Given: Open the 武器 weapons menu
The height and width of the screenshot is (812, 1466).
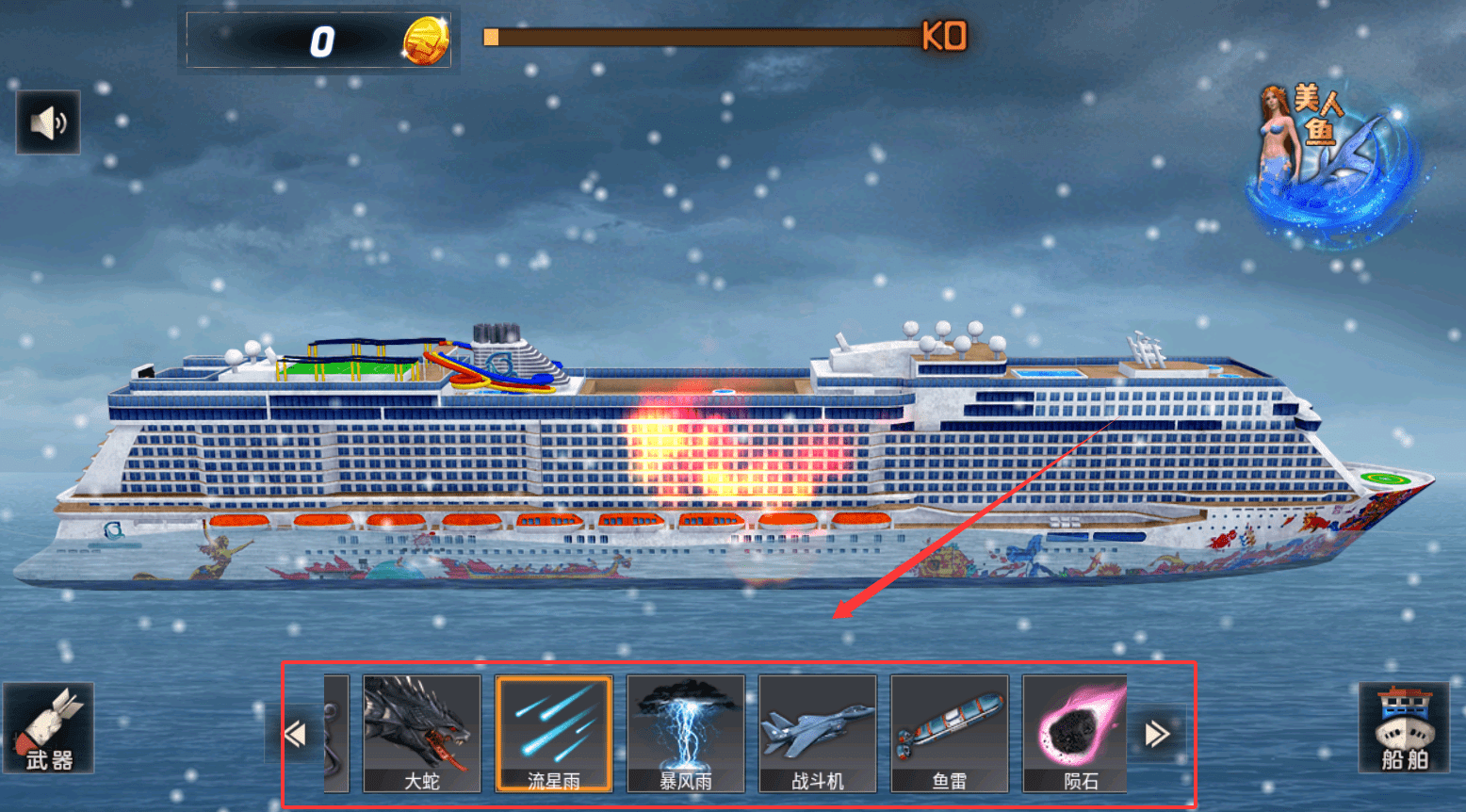Looking at the screenshot, I should tap(49, 728).
